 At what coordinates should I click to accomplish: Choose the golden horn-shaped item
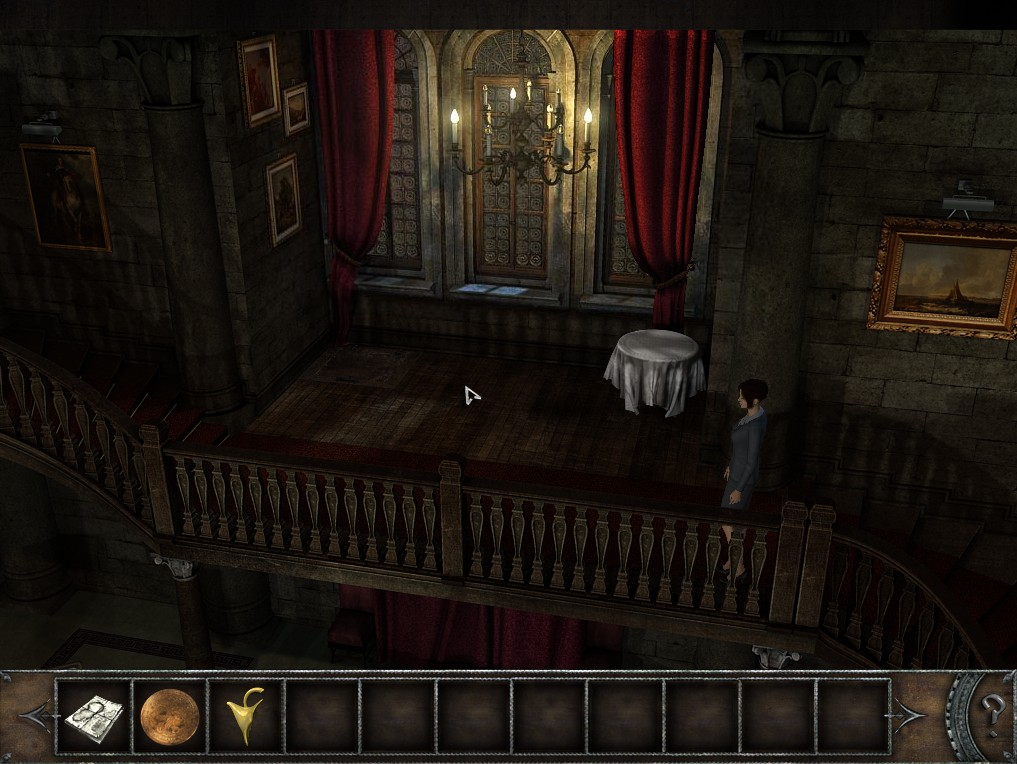[x=245, y=716]
